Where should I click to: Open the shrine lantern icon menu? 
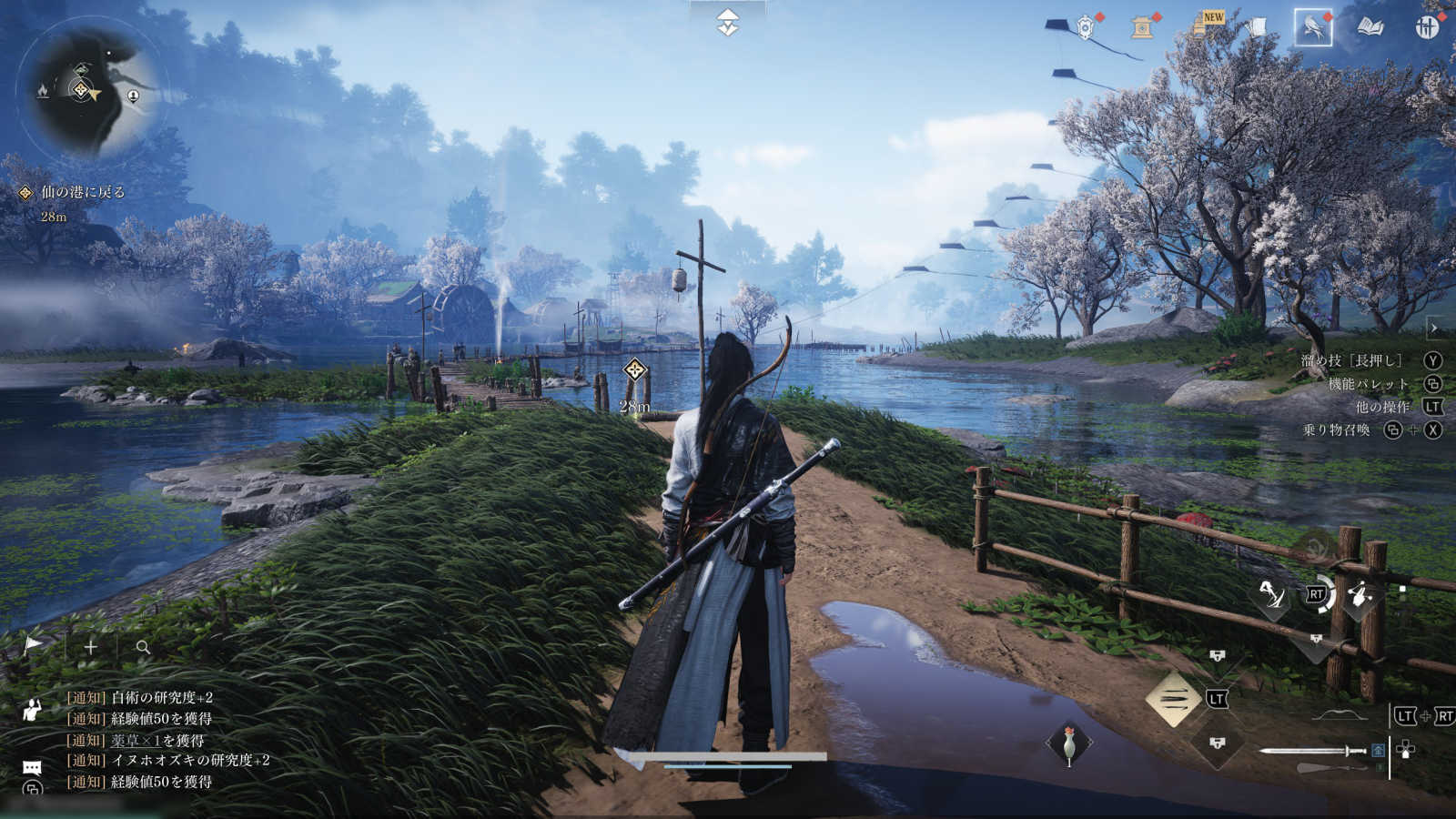tap(1142, 27)
